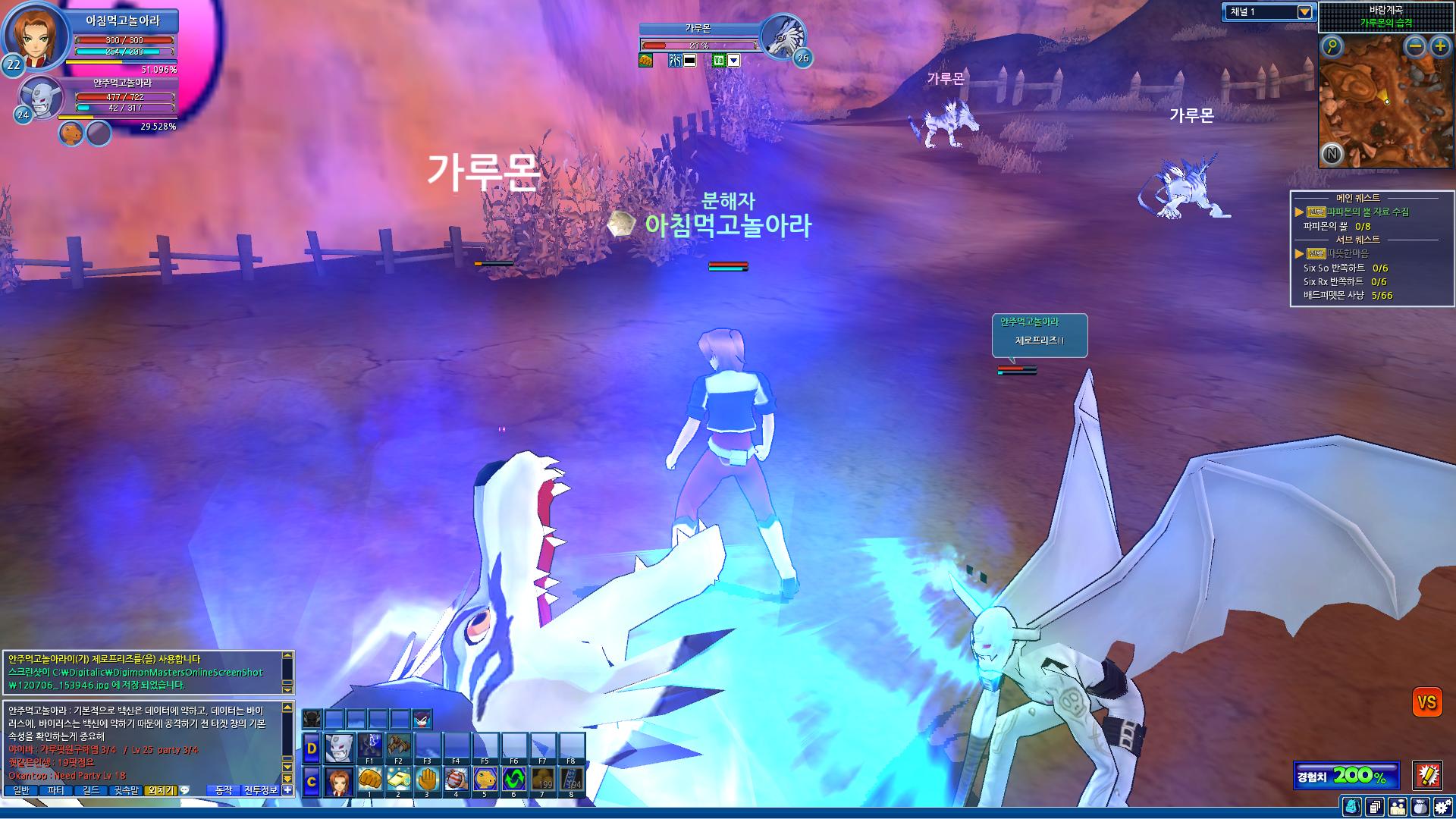Zoom out the minimap with minus button
Screen dimensions: 1456x819
point(1415,47)
